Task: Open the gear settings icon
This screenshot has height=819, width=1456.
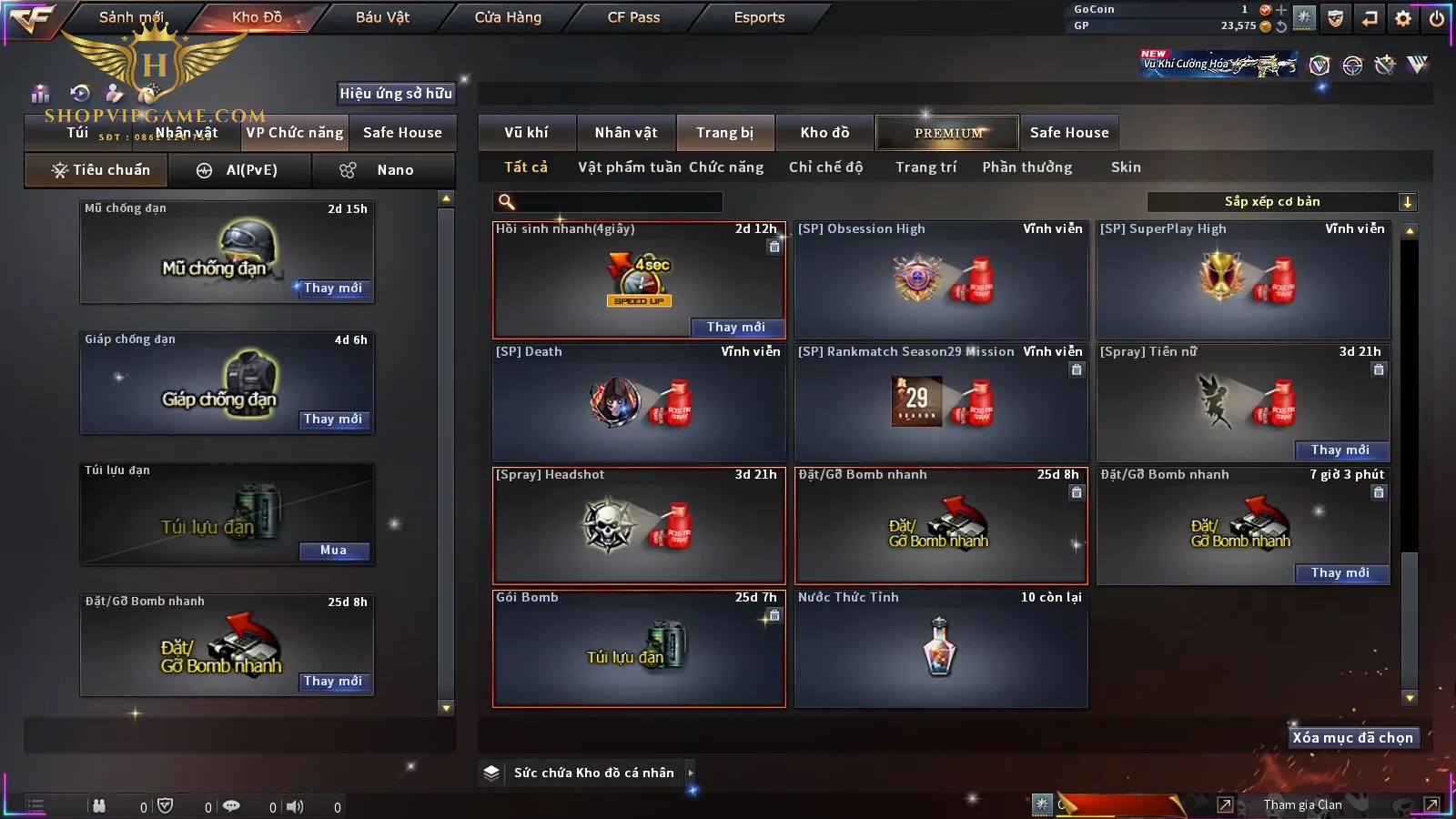Action: point(1403,18)
